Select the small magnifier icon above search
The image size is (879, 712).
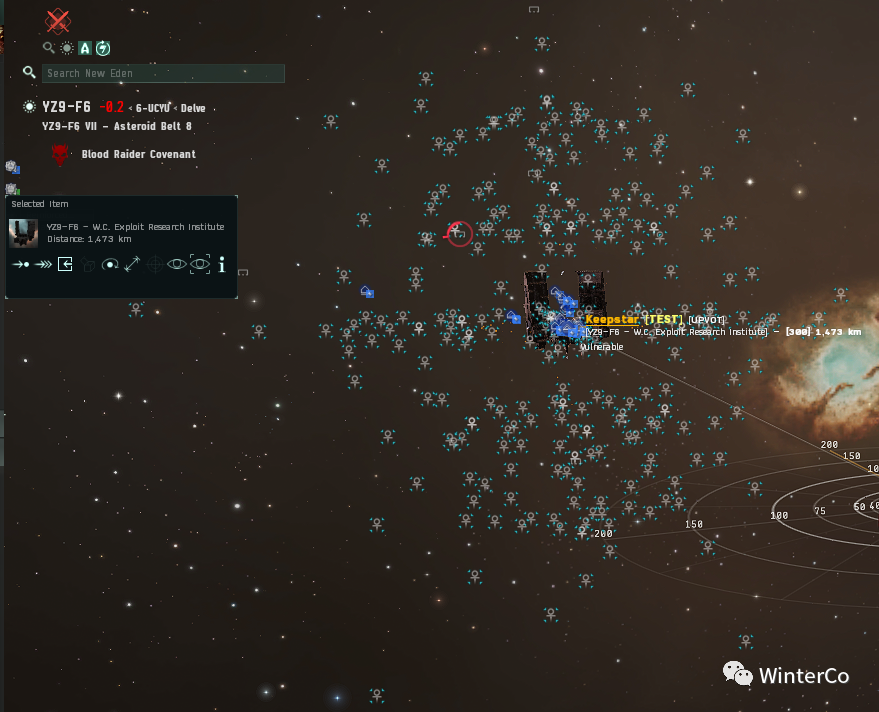(48, 48)
